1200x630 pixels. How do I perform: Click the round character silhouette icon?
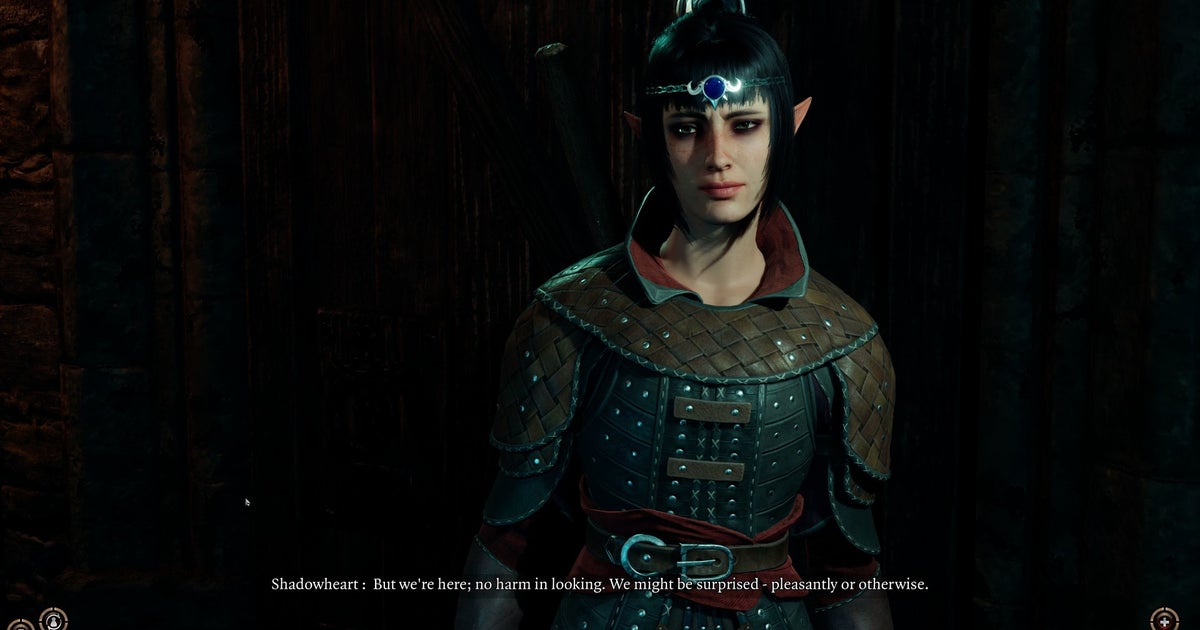click(x=53, y=621)
